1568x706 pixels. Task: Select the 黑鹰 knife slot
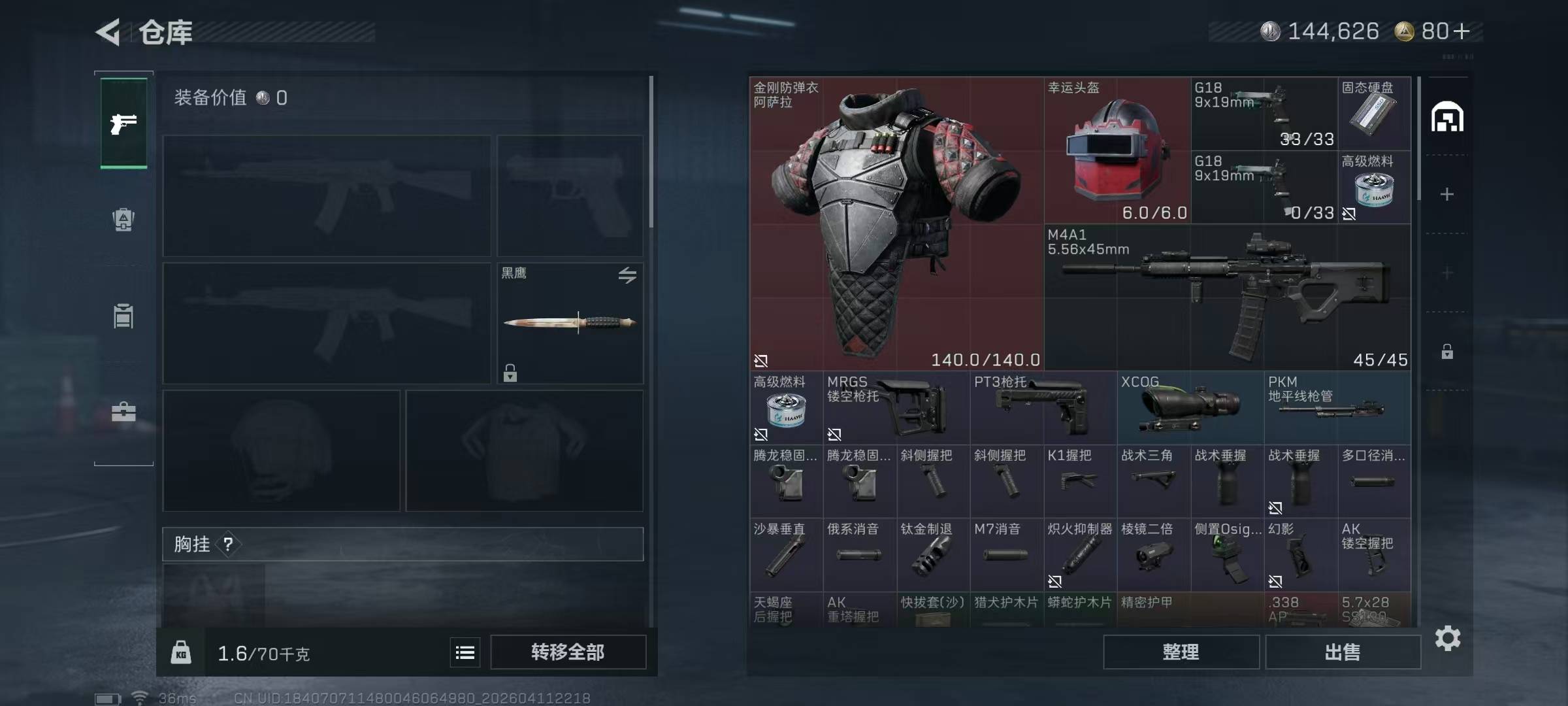pos(570,323)
